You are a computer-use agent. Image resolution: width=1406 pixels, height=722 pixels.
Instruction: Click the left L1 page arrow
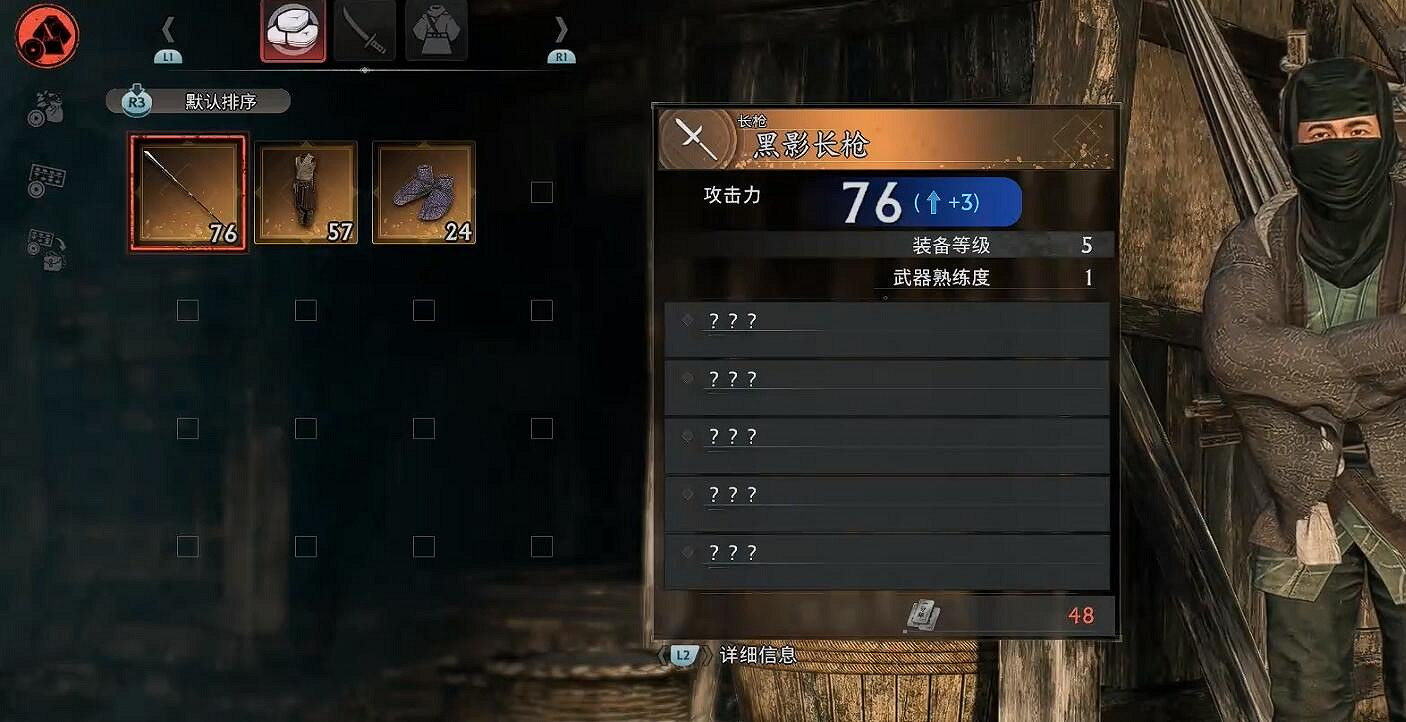167,30
